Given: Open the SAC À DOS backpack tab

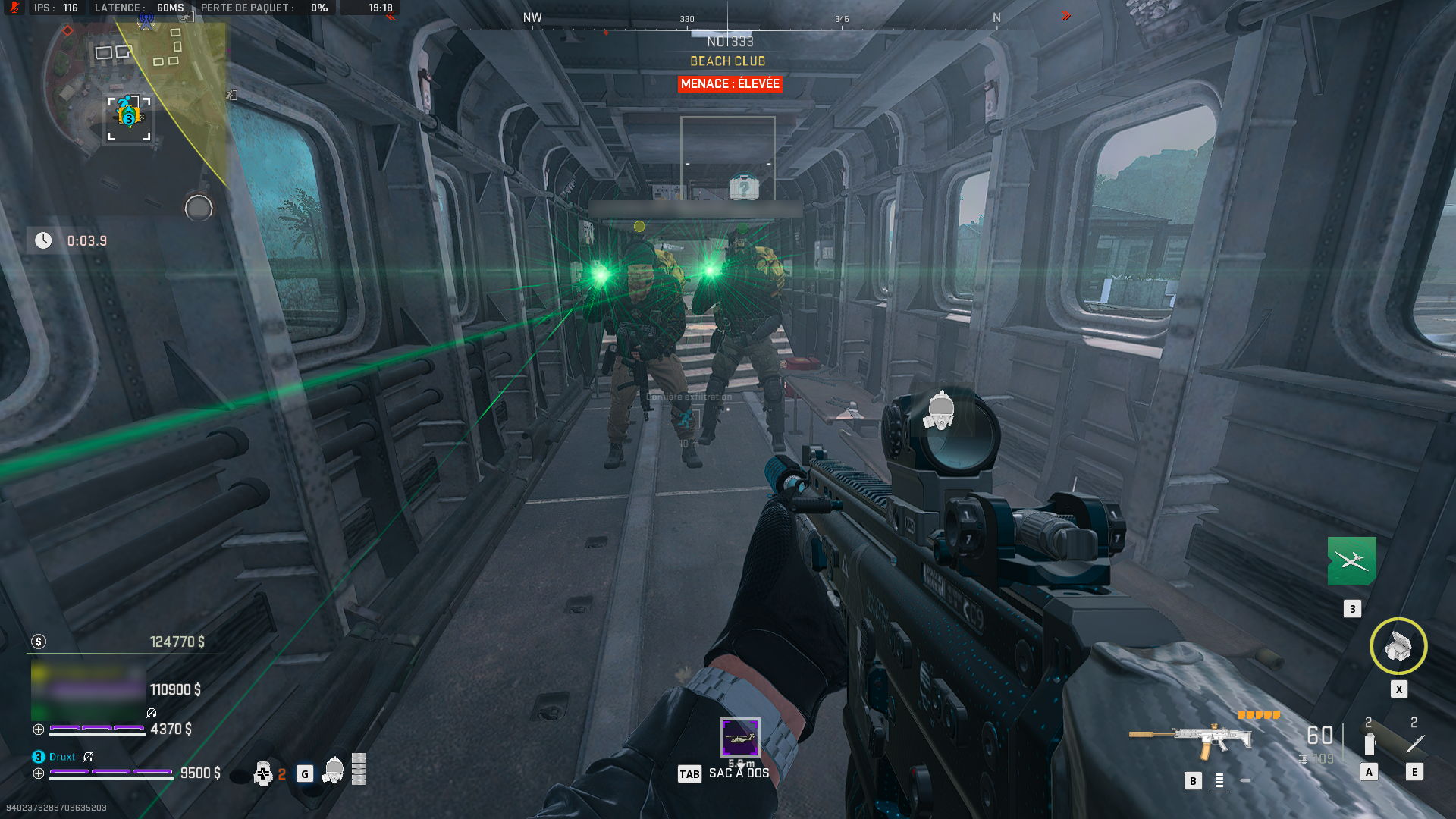Looking at the screenshot, I should pos(737,773).
